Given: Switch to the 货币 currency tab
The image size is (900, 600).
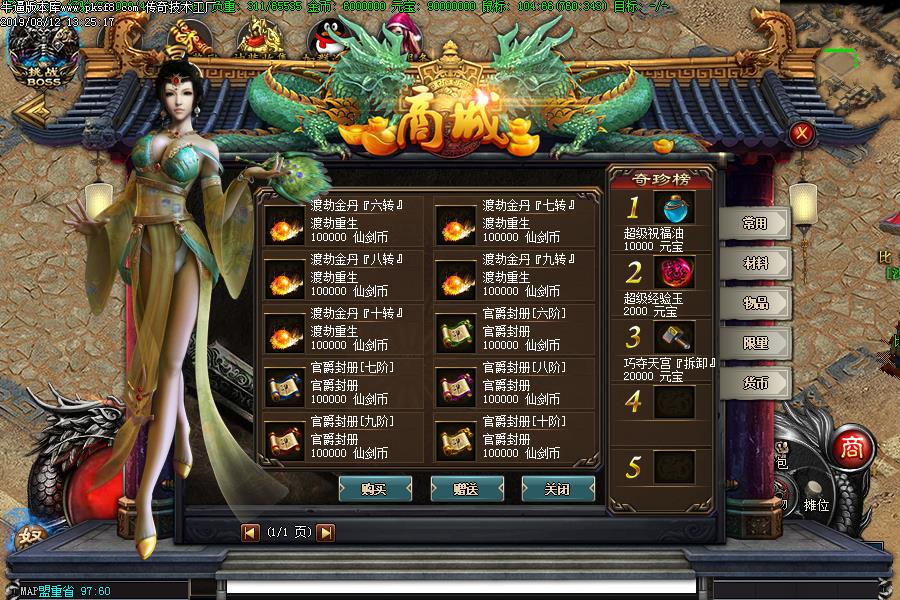Looking at the screenshot, I should 755,382.
